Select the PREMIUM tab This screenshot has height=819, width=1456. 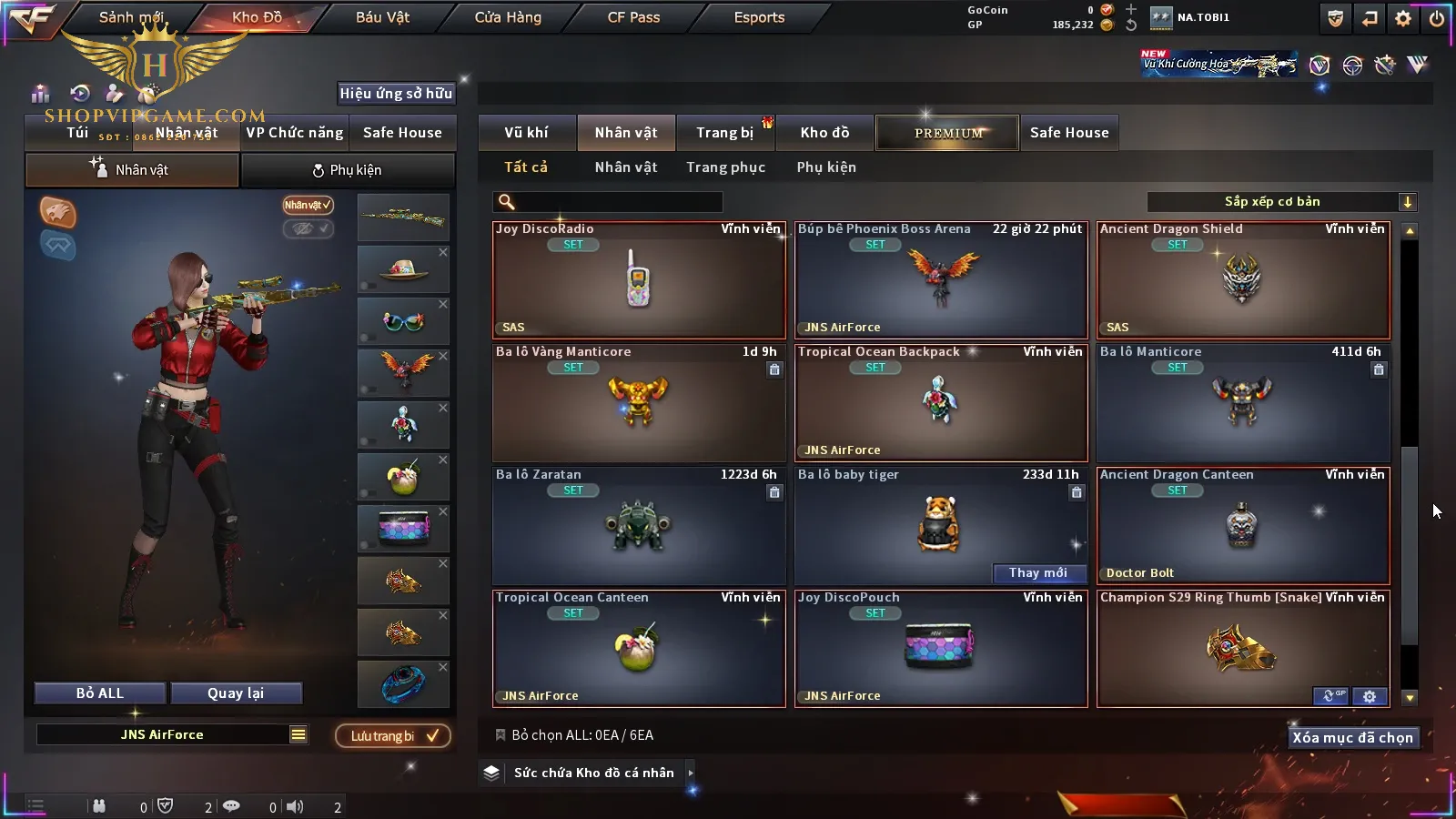point(948,133)
